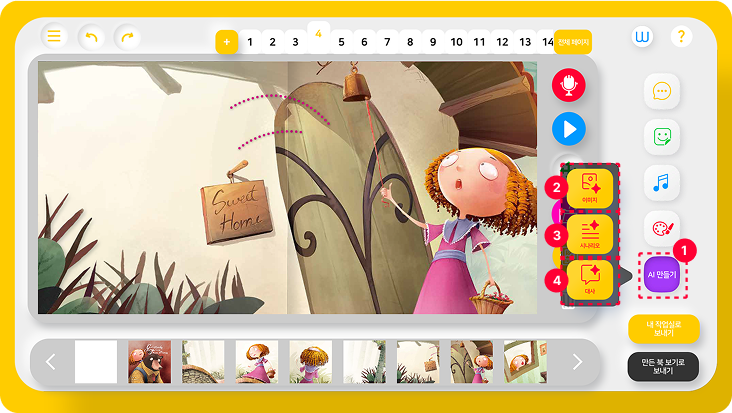
Task: Open the green sticker emoji tool
Action: [661, 137]
